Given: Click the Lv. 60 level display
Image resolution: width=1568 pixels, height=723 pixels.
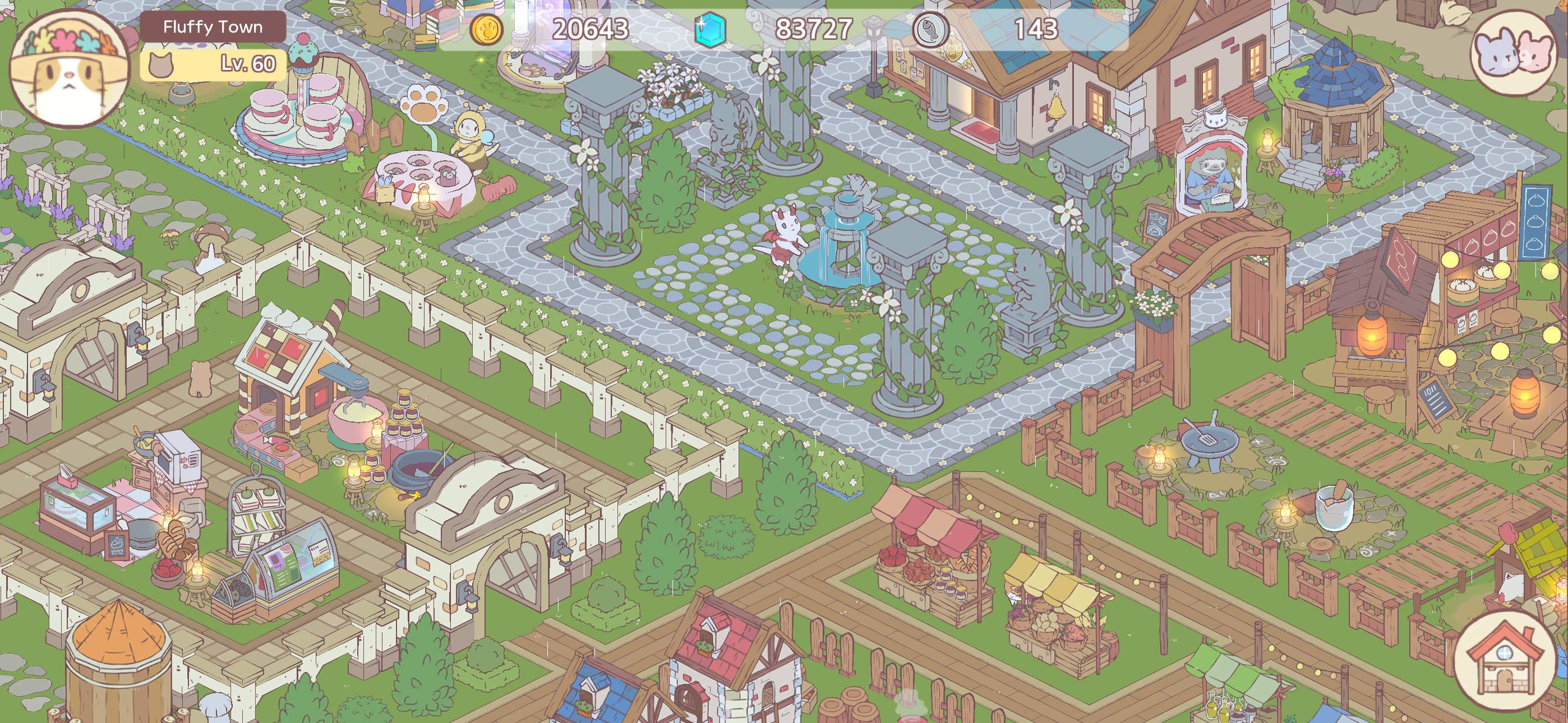Looking at the screenshot, I should [x=243, y=63].
